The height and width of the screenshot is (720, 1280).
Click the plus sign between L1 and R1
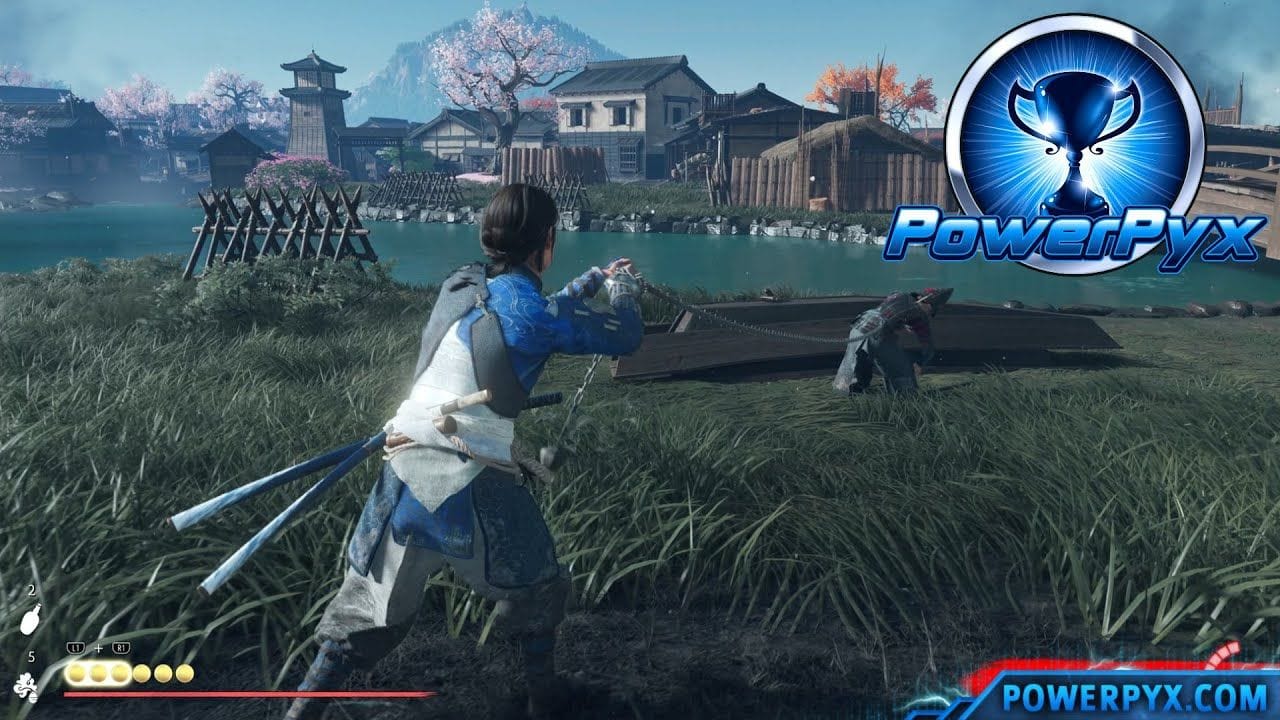pos(98,648)
